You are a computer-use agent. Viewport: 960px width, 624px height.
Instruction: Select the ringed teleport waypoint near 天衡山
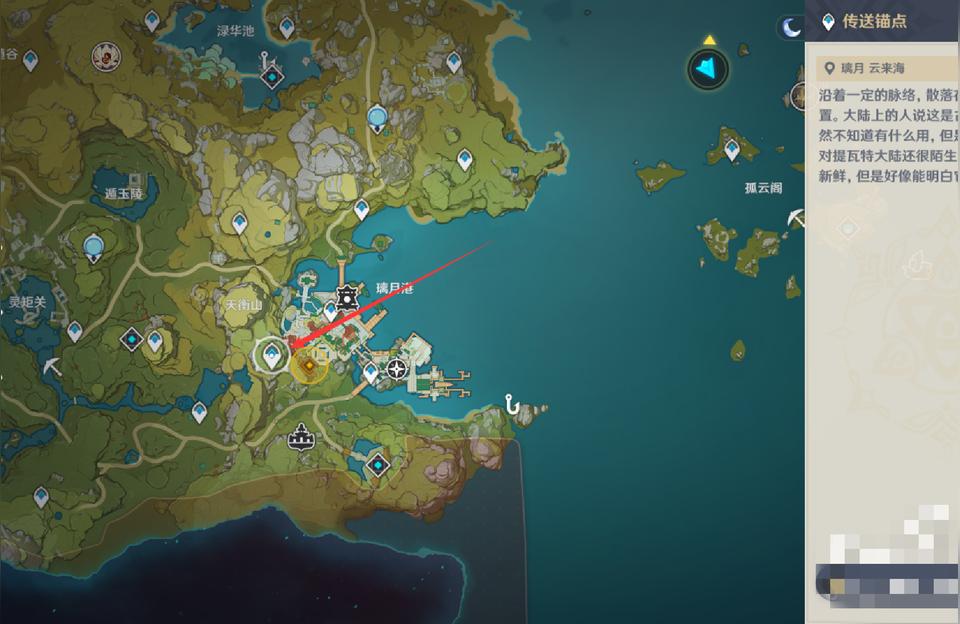[x=273, y=353]
